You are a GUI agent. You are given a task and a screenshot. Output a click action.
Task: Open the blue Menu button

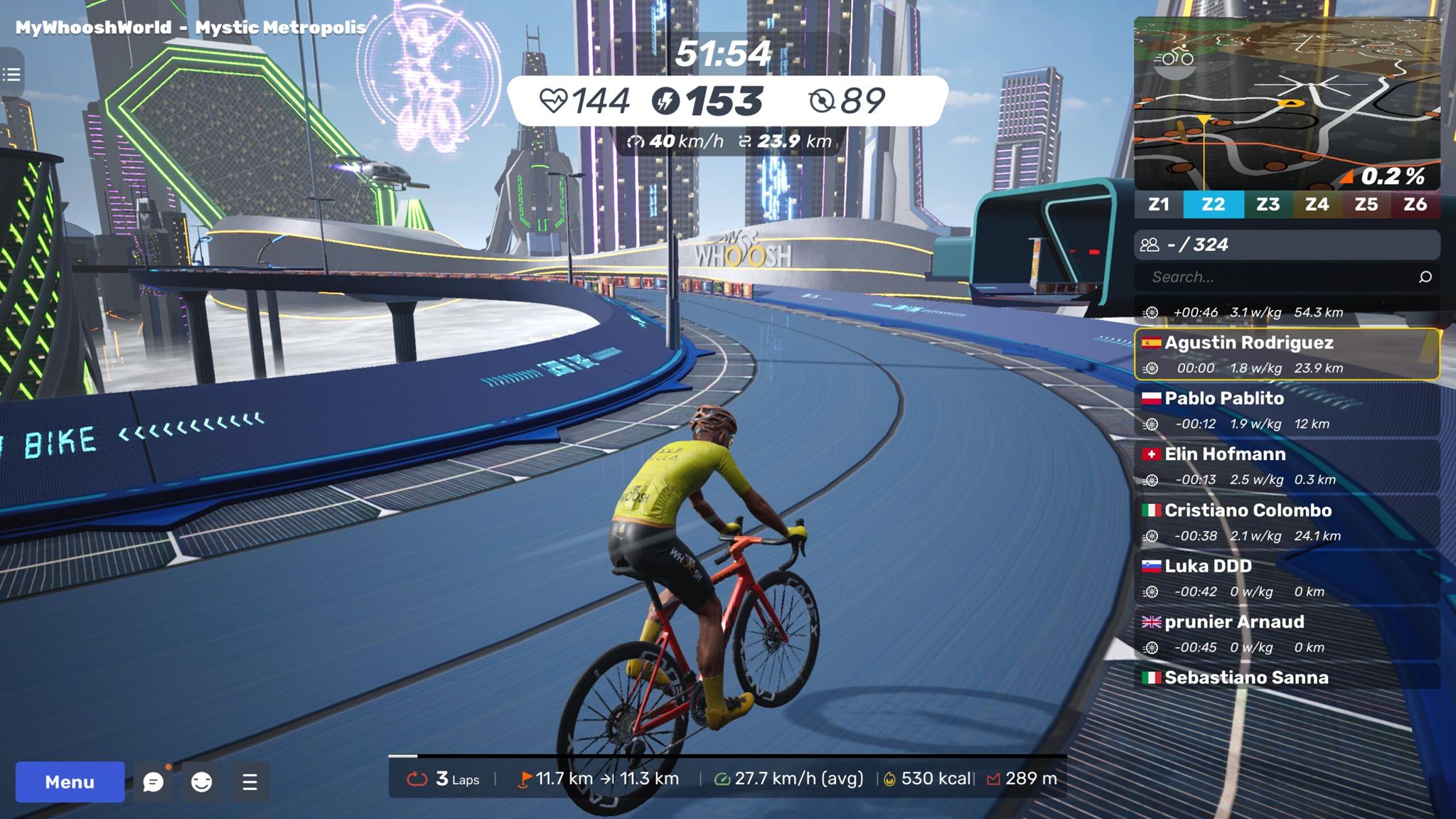[x=70, y=782]
